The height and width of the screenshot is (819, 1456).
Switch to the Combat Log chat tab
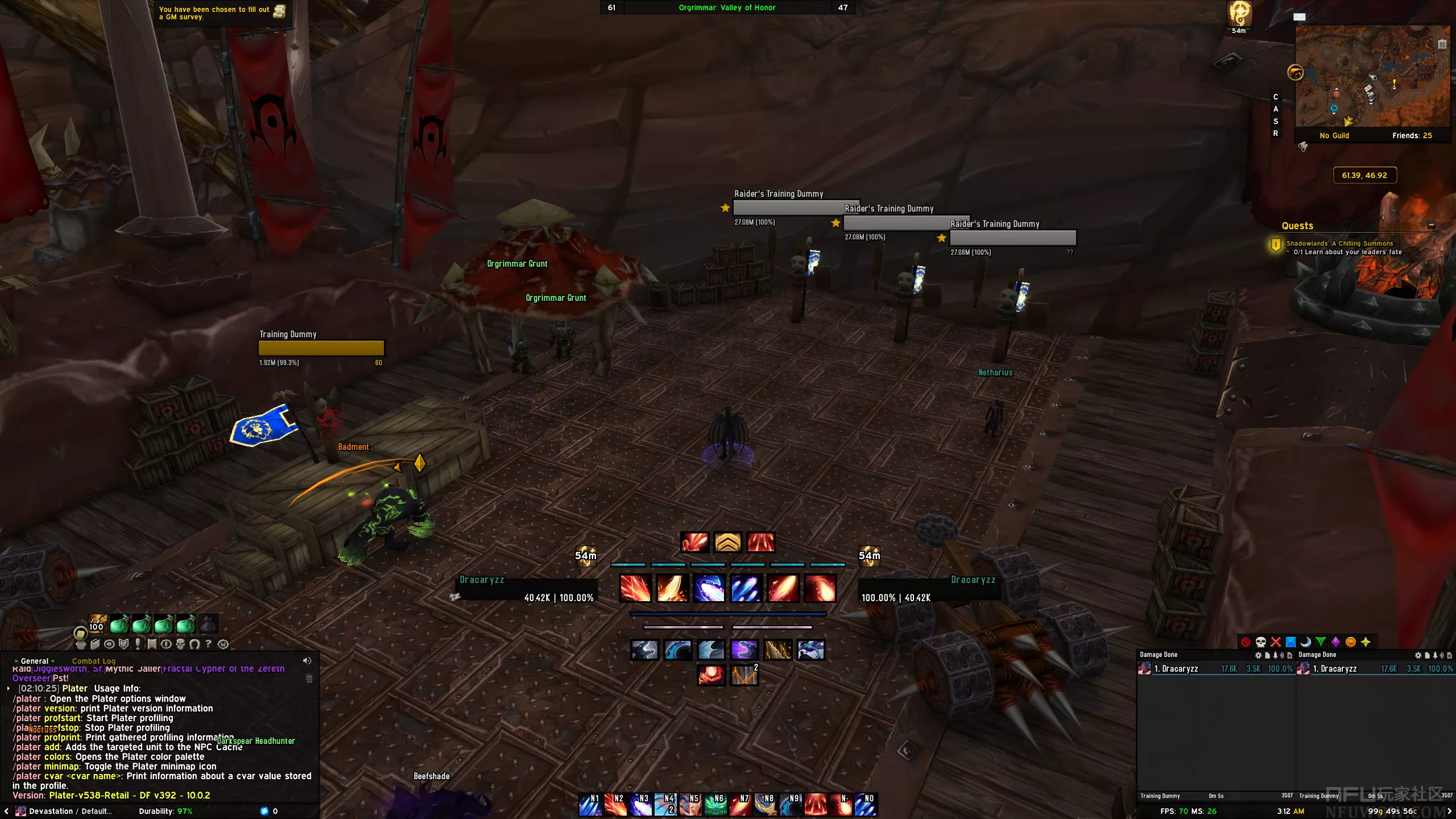93,661
